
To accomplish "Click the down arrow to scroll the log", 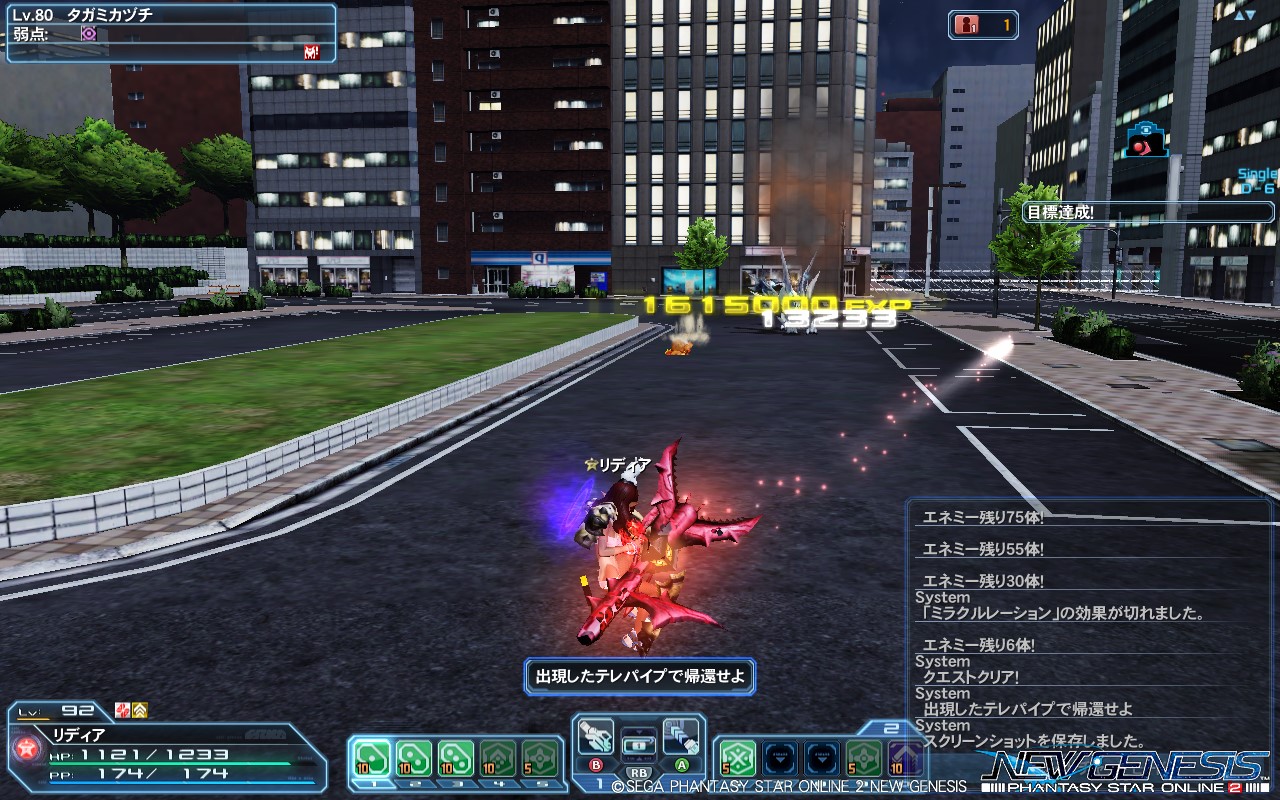I will (x=1250, y=15).
